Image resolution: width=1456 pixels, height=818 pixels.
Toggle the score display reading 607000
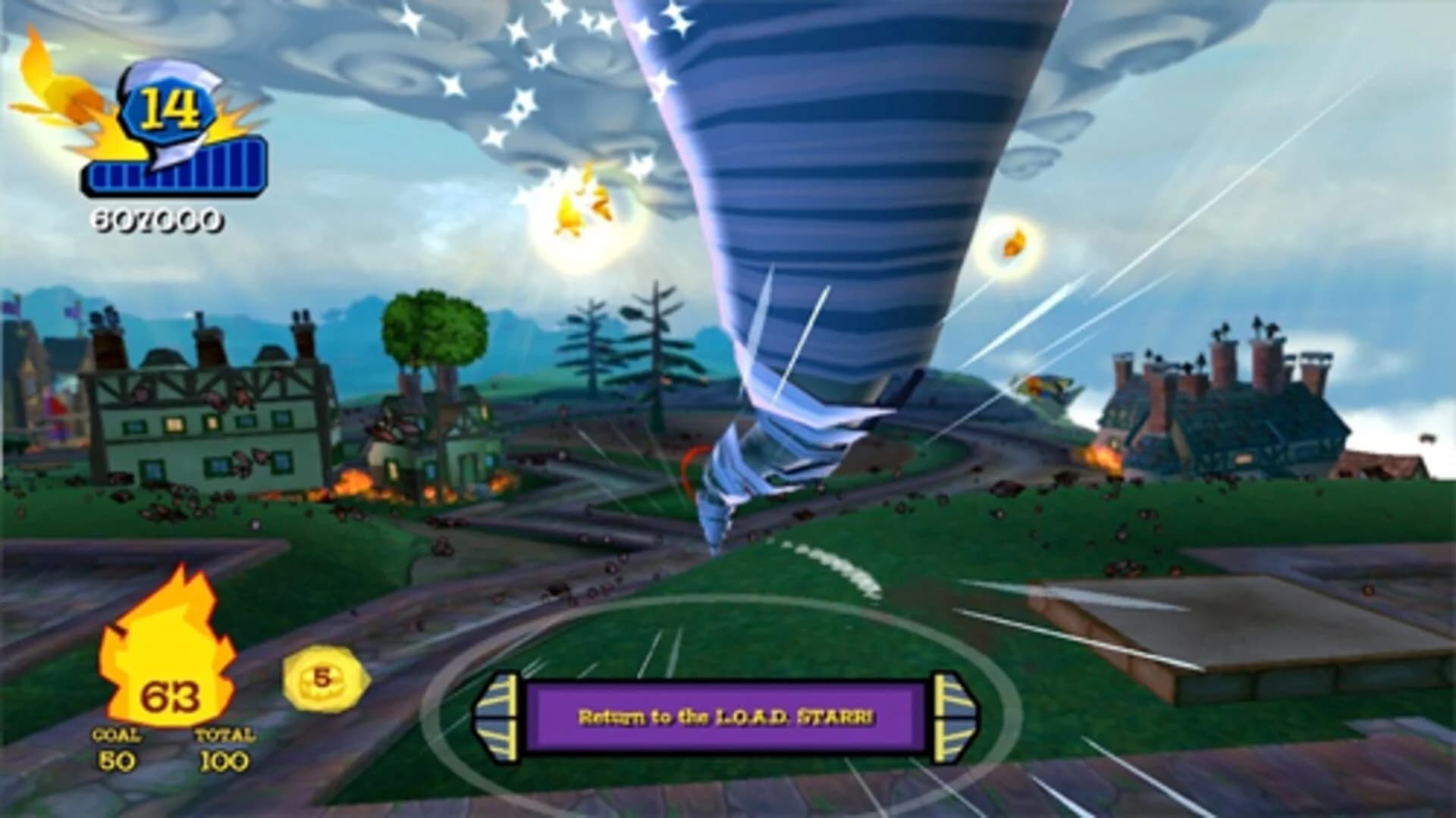[157, 220]
